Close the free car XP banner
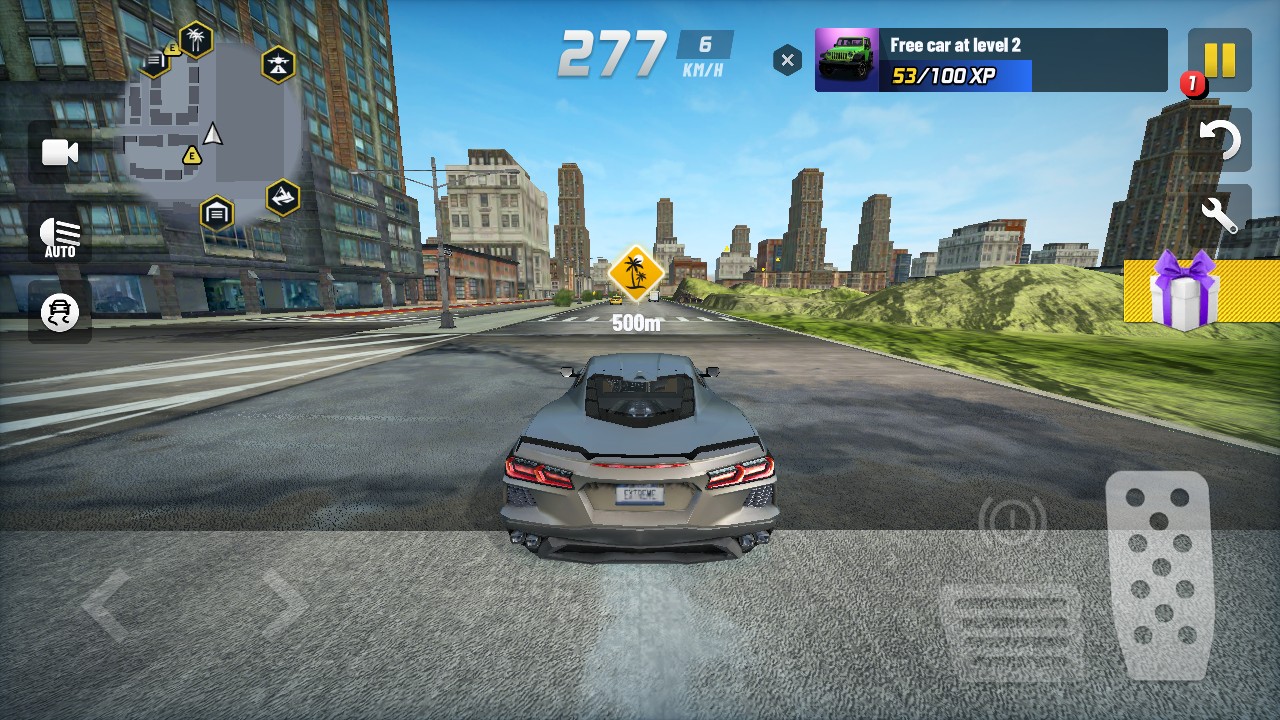1280x720 pixels. [x=788, y=61]
